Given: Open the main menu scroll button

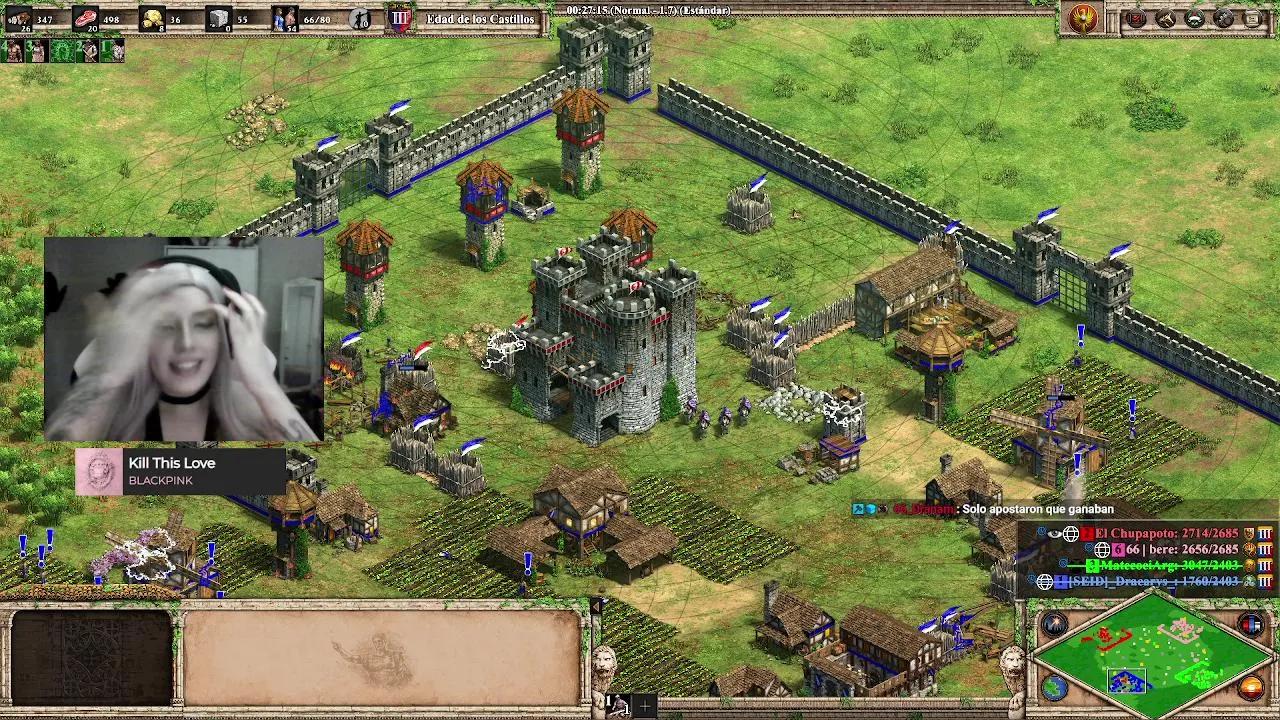Looking at the screenshot, I should (x=1252, y=18).
